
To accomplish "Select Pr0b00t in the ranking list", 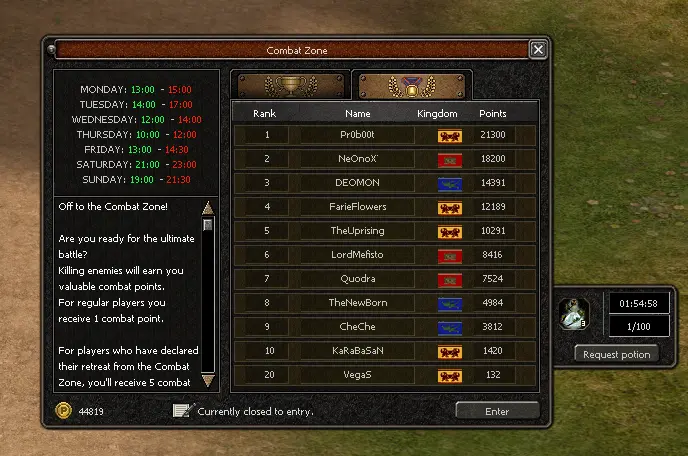I will coord(358,135).
